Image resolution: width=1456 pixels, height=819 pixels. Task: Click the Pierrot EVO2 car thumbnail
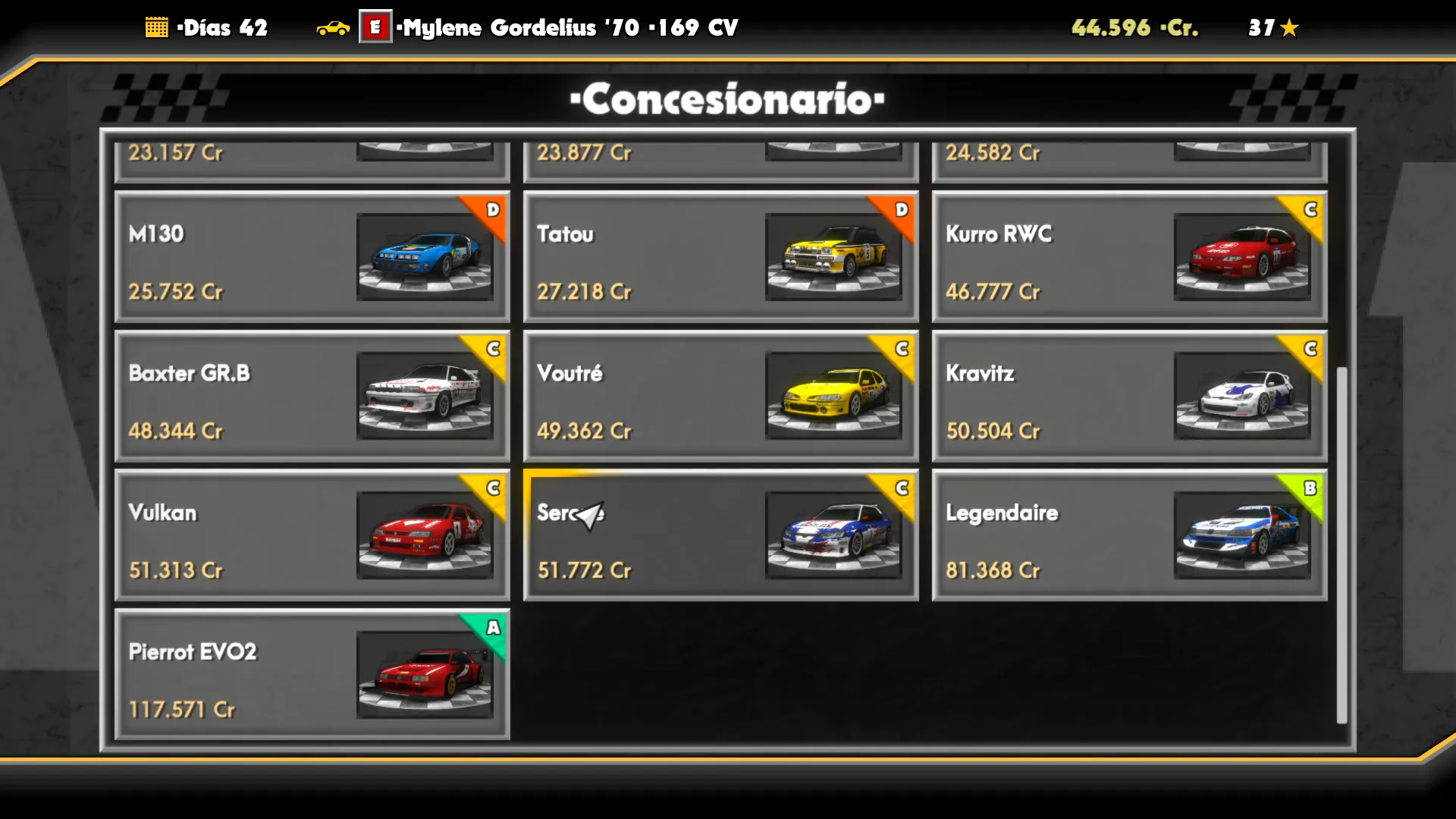coord(425,675)
